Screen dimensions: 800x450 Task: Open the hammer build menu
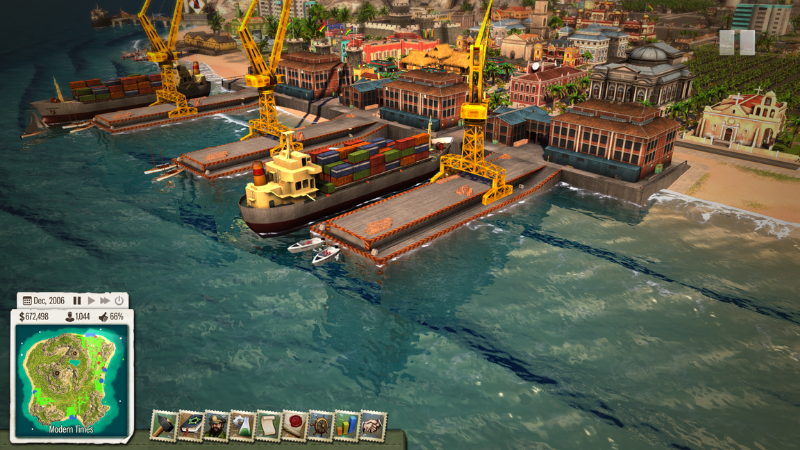[163, 426]
